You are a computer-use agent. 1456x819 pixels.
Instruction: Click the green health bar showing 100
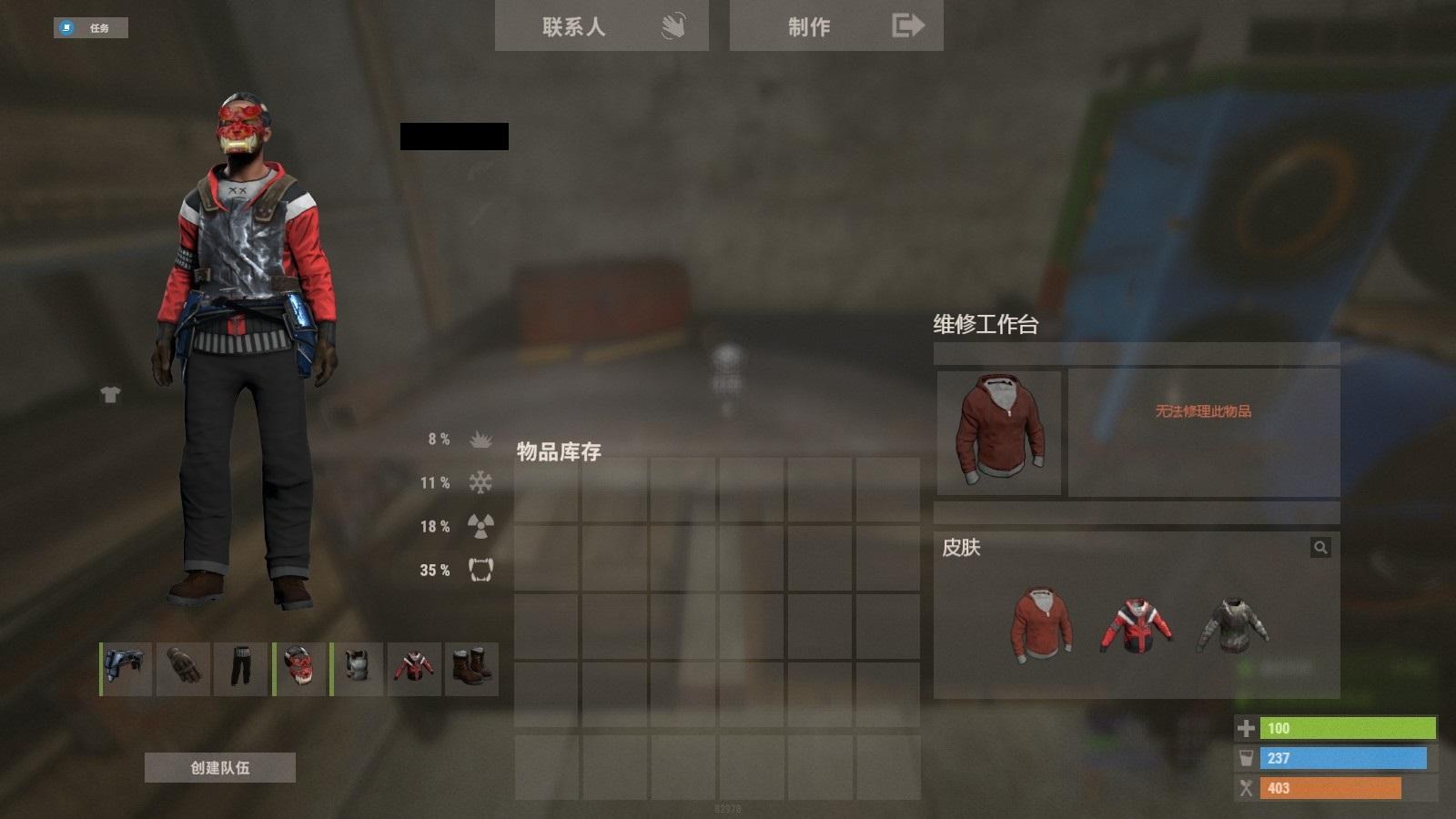pos(1347,728)
